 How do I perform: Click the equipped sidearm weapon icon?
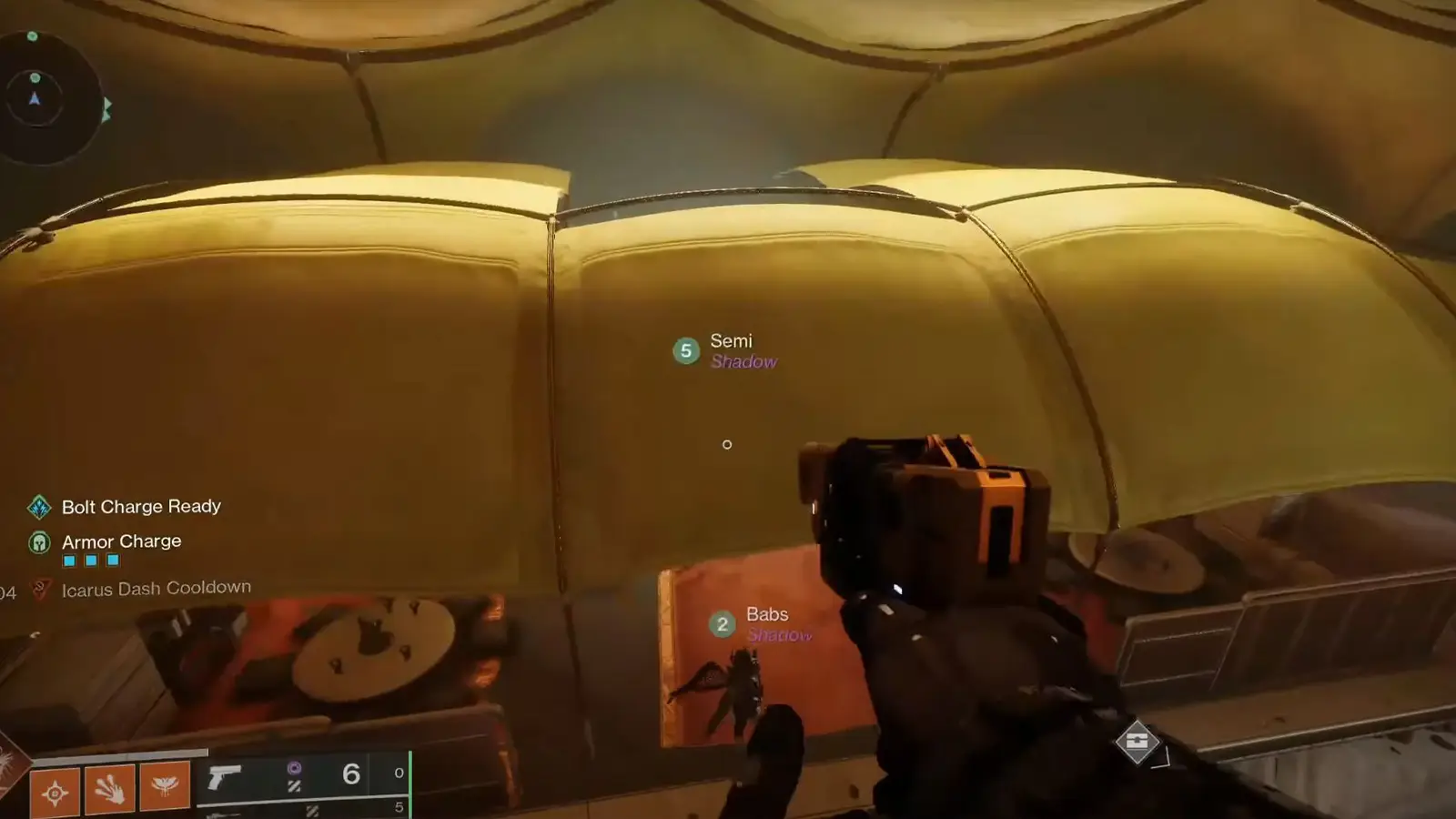(x=223, y=775)
